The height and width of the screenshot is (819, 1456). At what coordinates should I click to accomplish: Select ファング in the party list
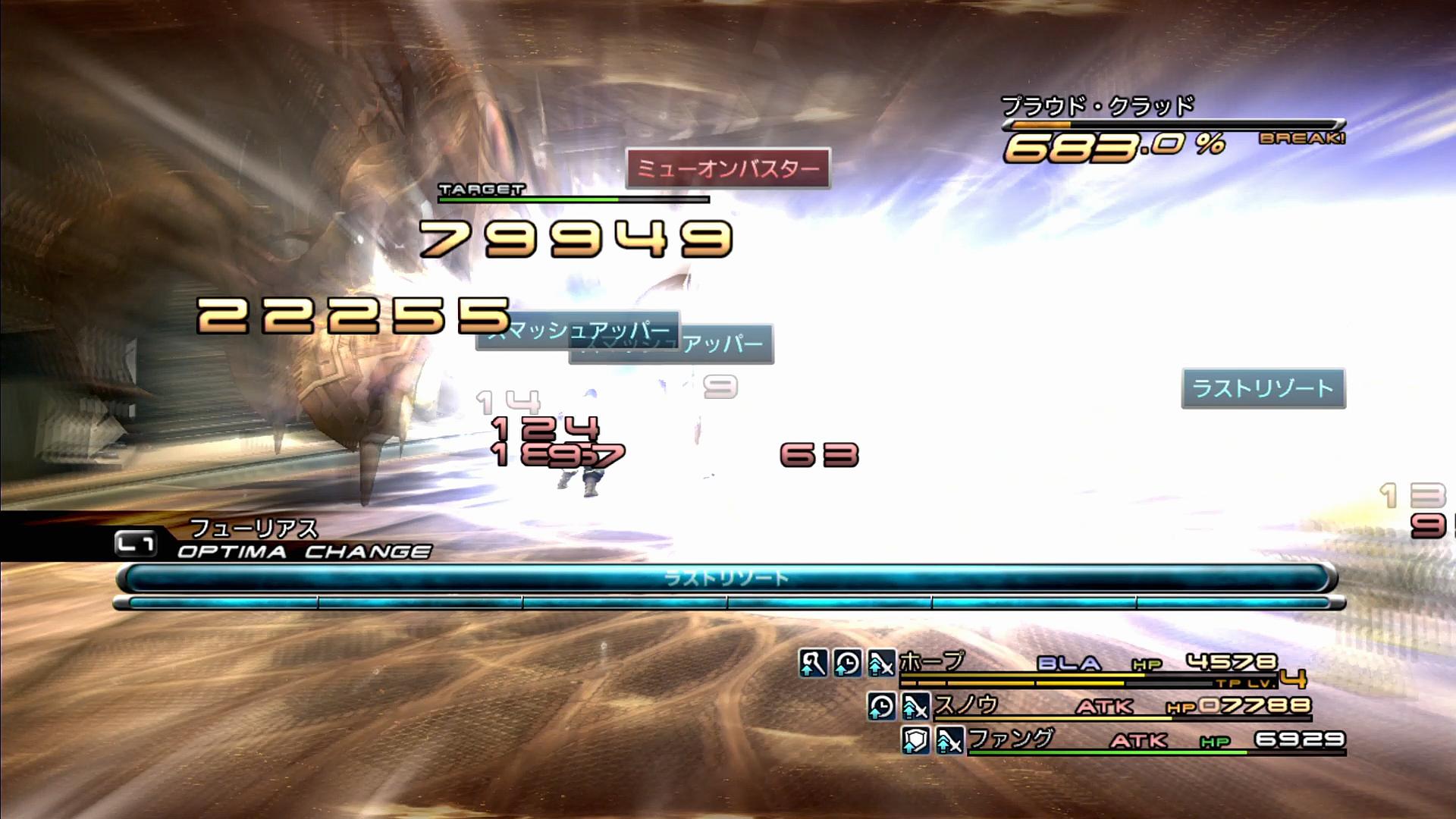1011,739
